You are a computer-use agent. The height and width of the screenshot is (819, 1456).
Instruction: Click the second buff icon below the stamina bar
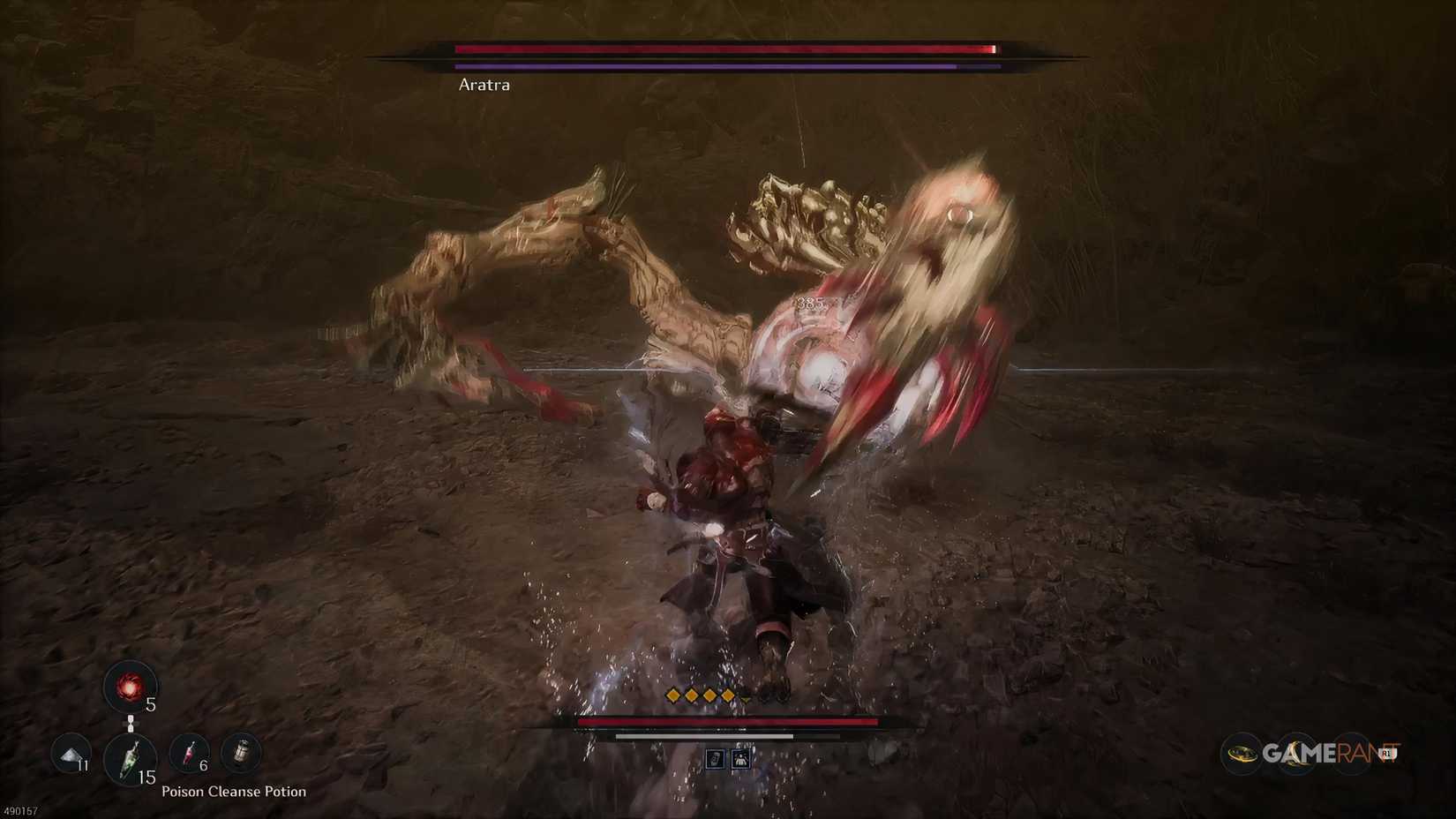click(x=740, y=759)
